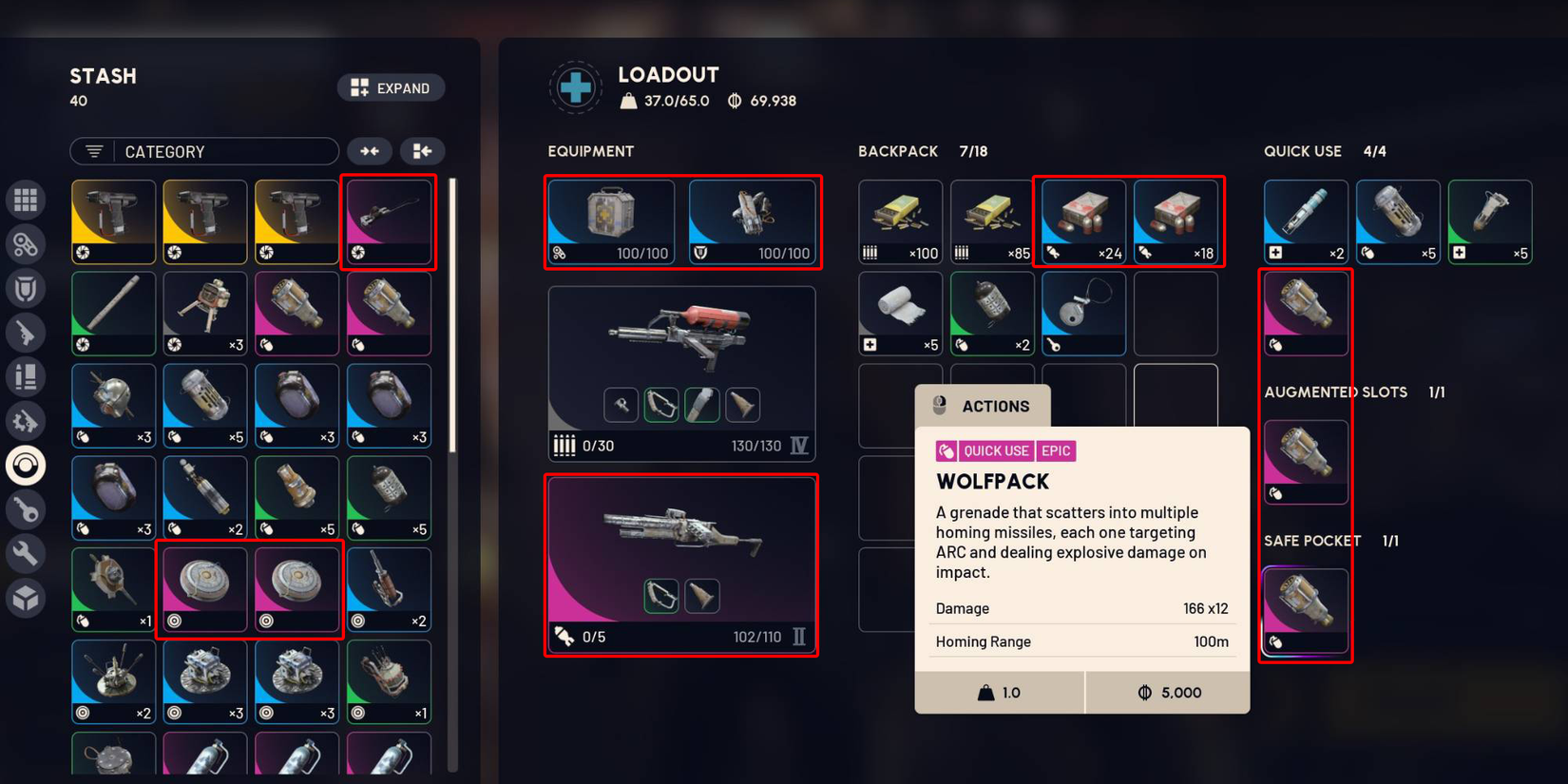Viewport: 1568px width, 784px height.
Task: Select the epic secondary weapon with 0/5 ammo
Action: click(x=681, y=564)
